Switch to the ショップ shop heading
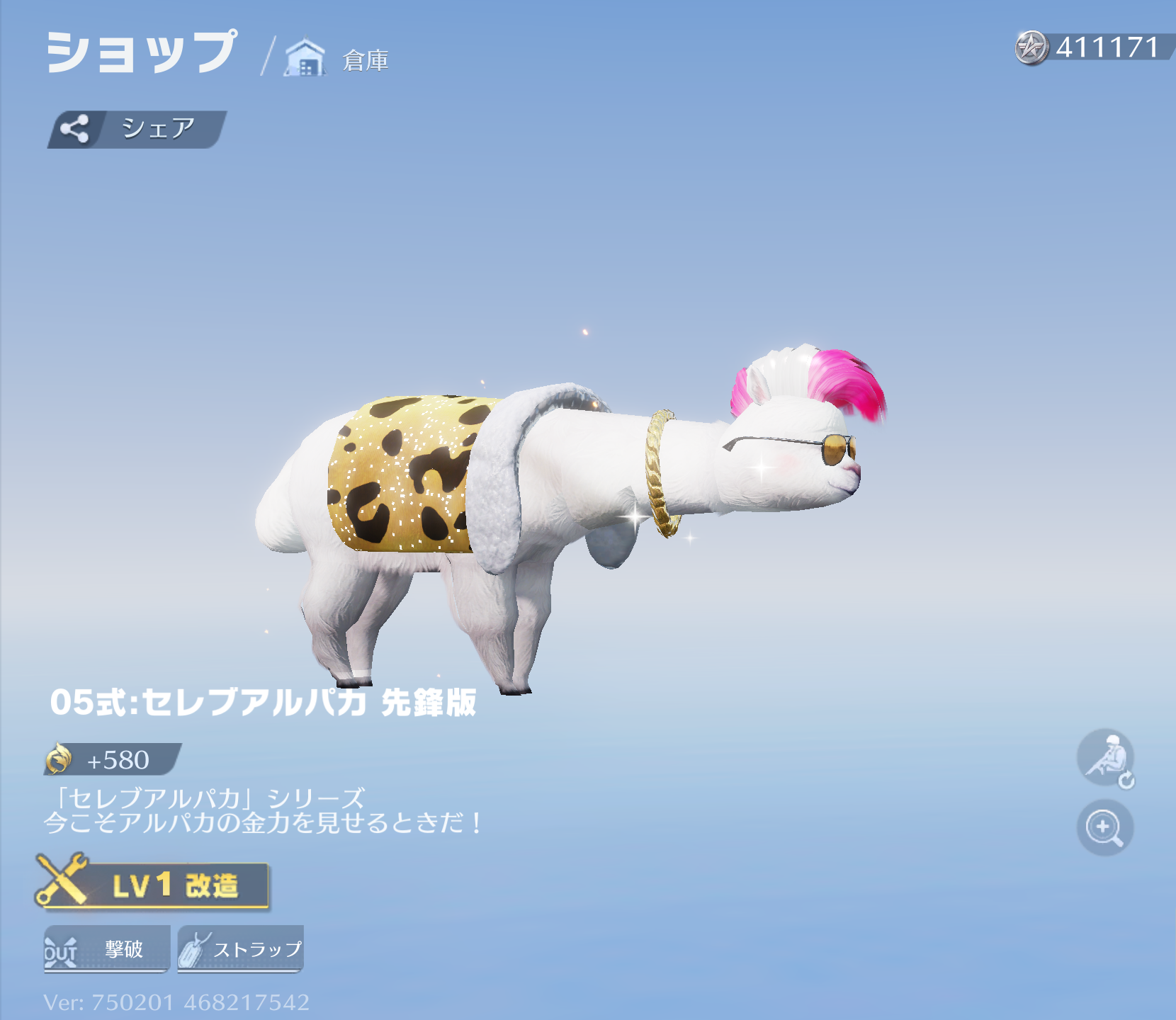Viewport: 1176px width, 1020px height. coord(142,53)
